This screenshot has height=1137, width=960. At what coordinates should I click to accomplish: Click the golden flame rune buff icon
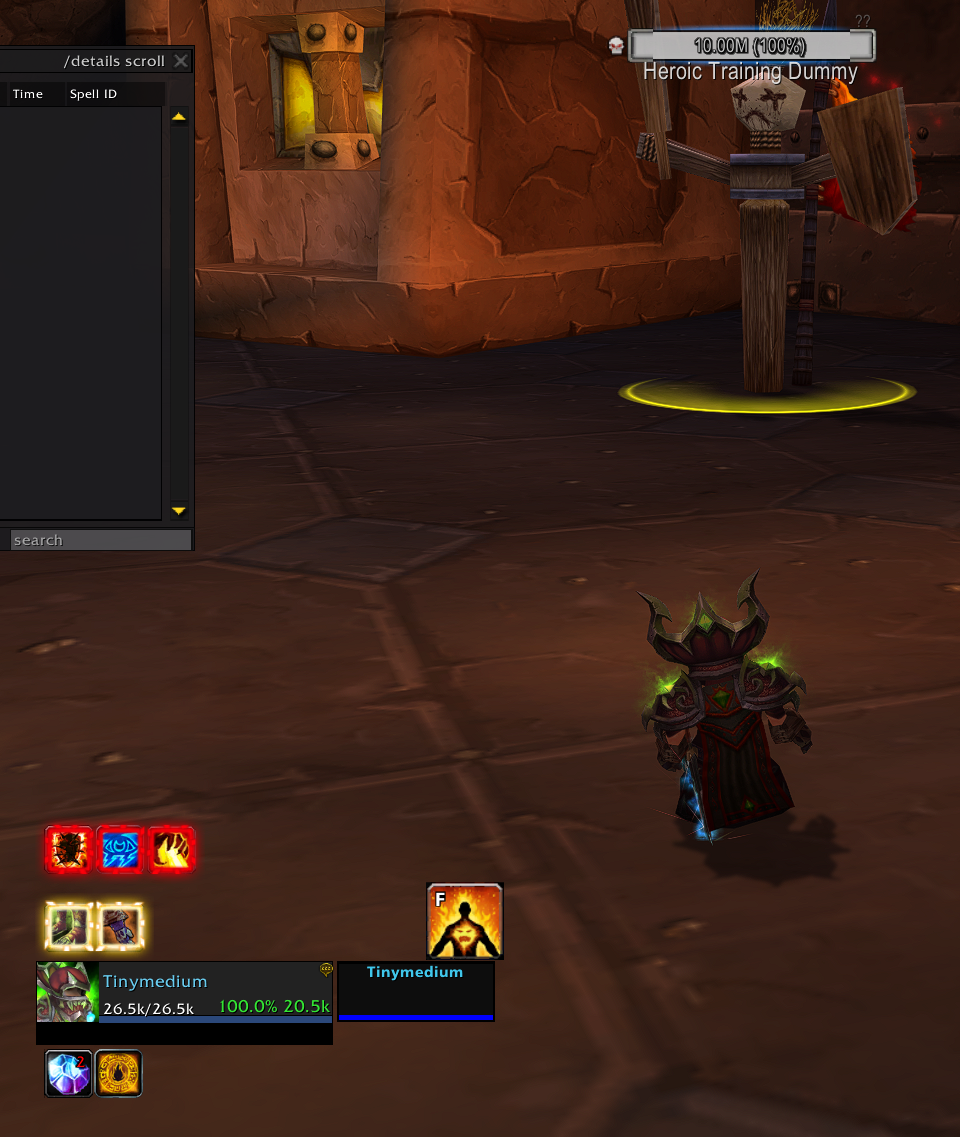coord(119,1073)
